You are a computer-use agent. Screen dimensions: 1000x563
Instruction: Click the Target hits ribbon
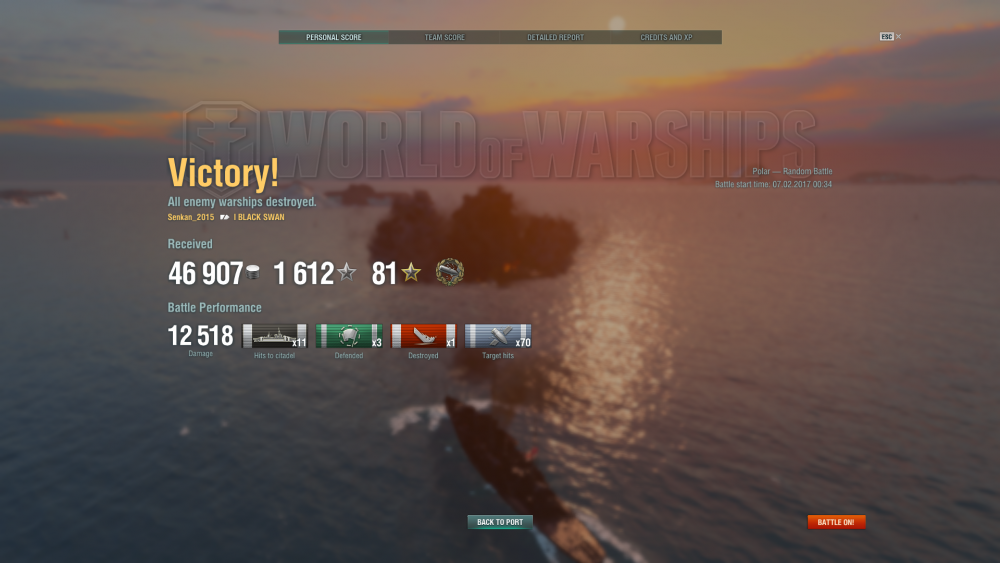497,337
